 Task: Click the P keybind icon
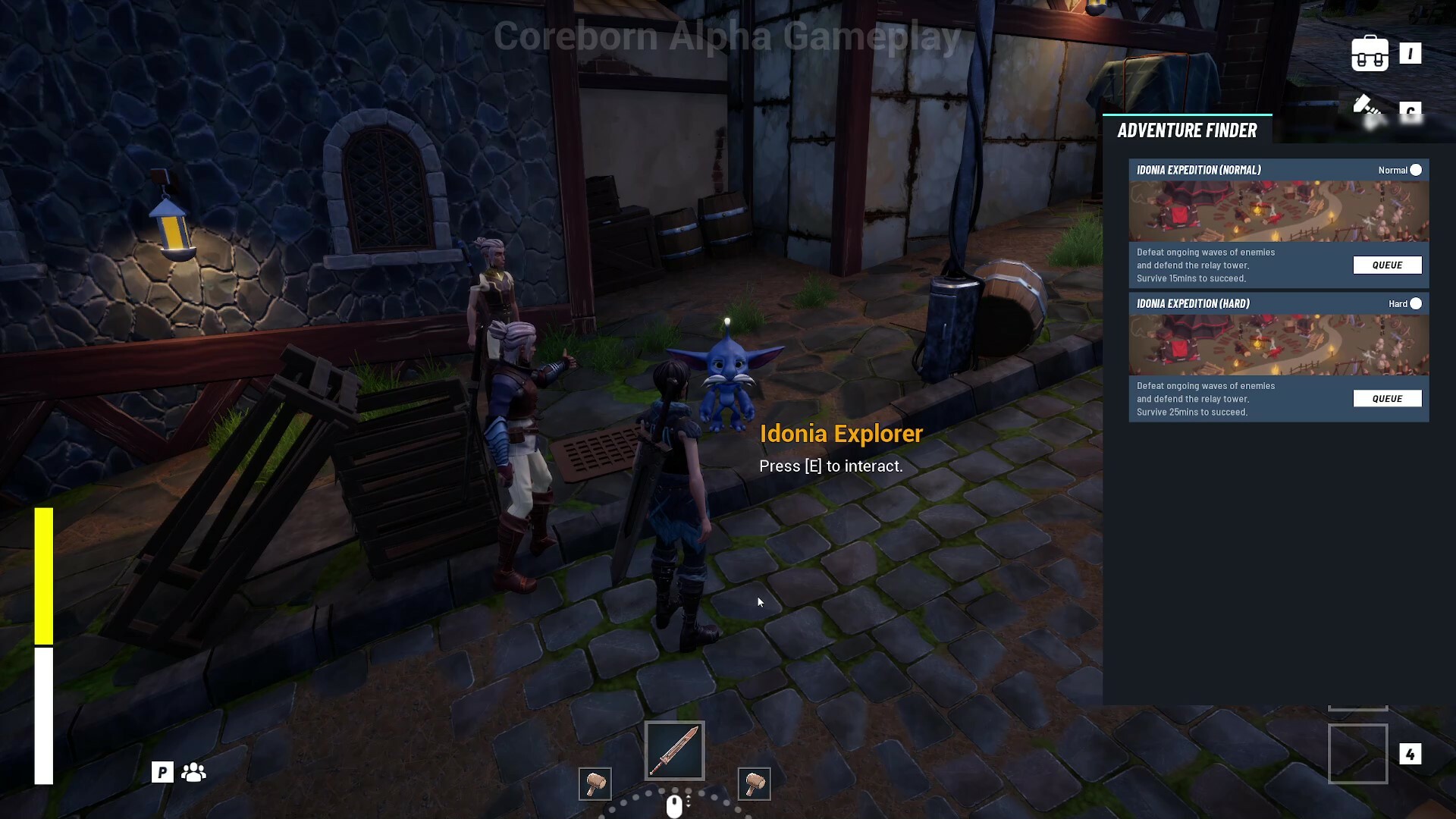162,771
